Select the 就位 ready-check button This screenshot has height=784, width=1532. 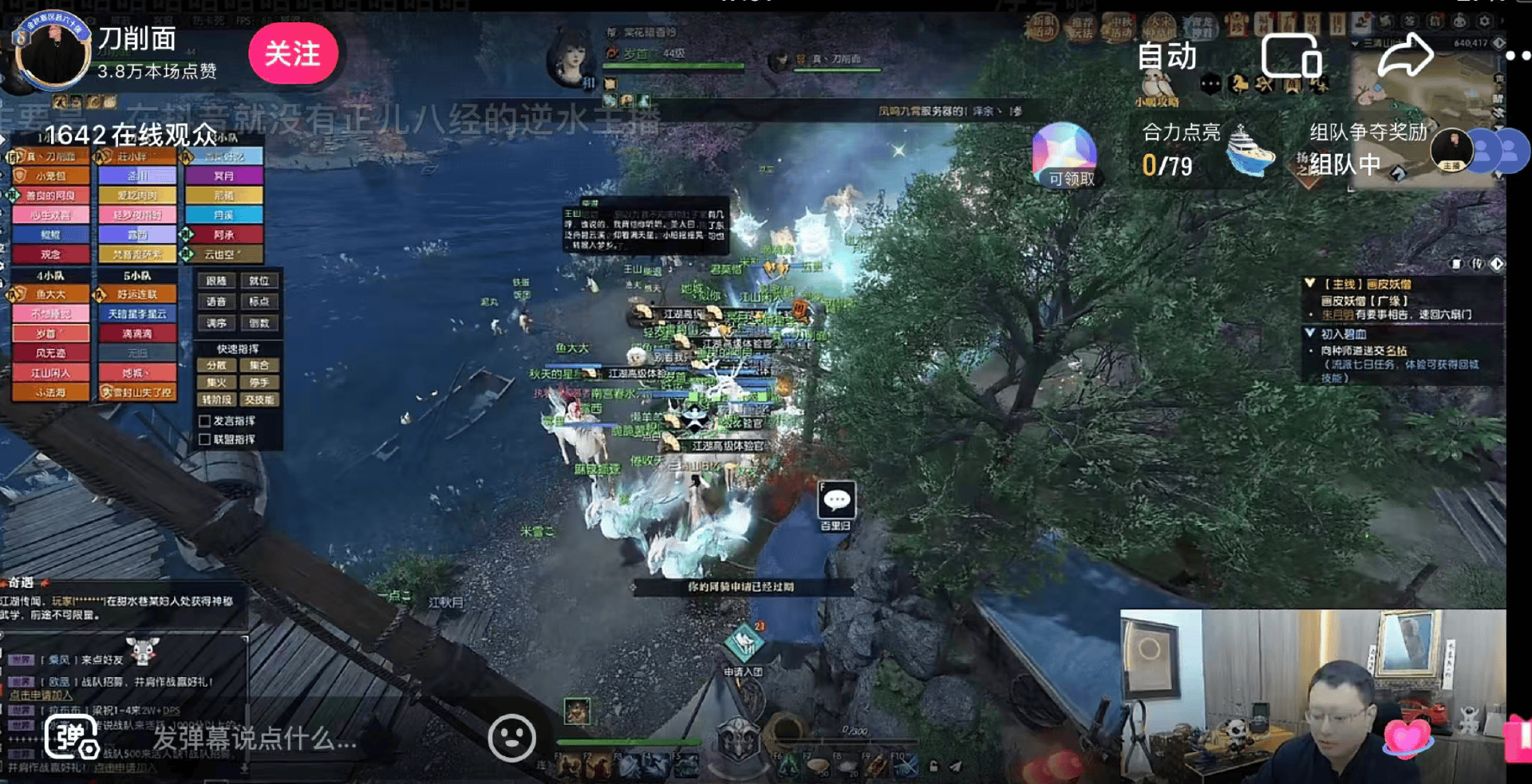tap(259, 281)
